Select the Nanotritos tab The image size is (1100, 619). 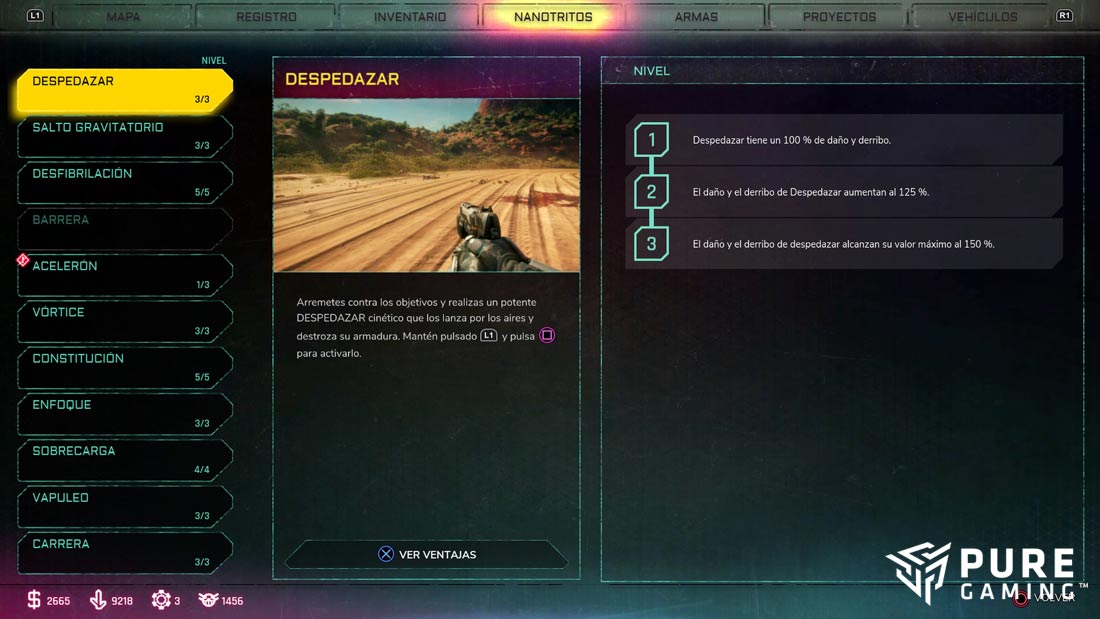pyautogui.click(x=553, y=17)
